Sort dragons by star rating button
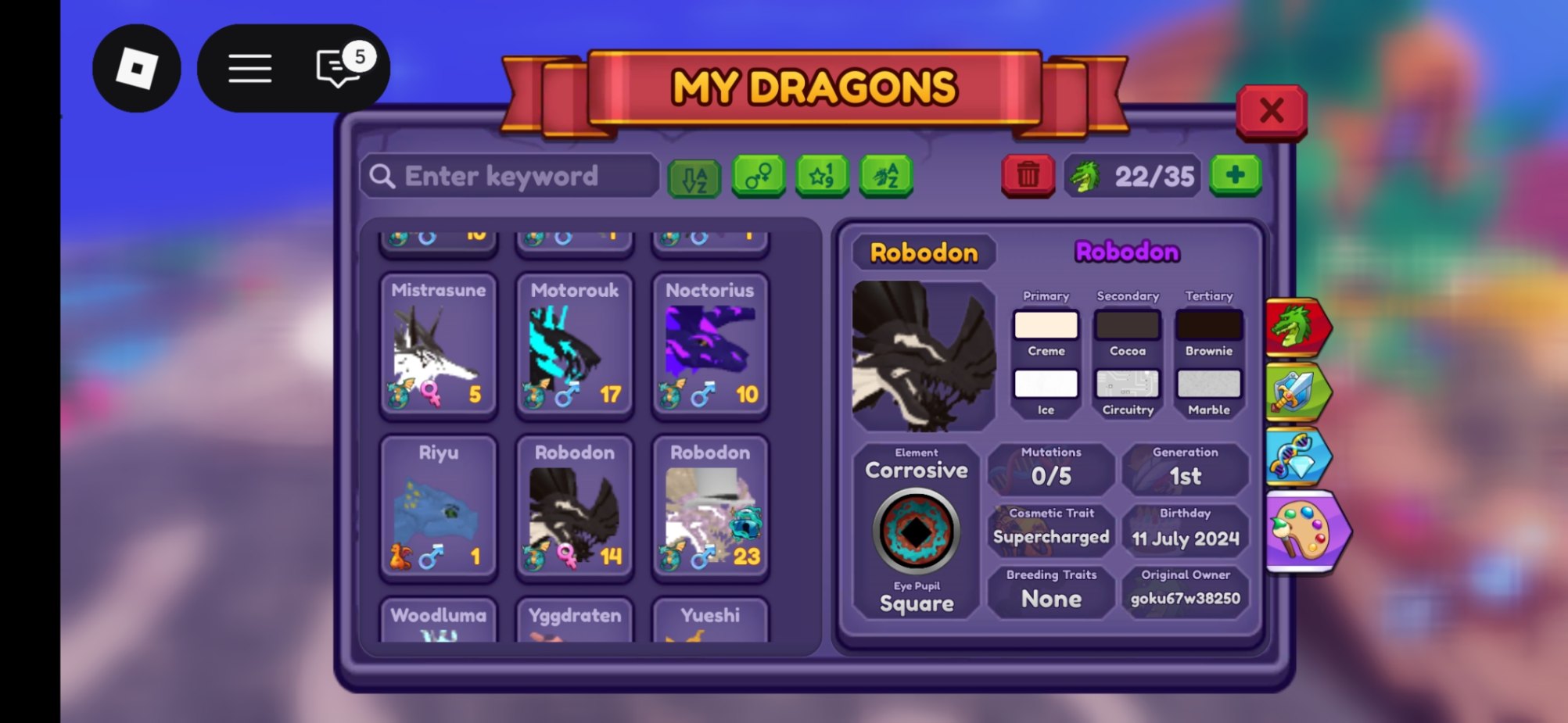Image resolution: width=1568 pixels, height=723 pixels. (821, 176)
